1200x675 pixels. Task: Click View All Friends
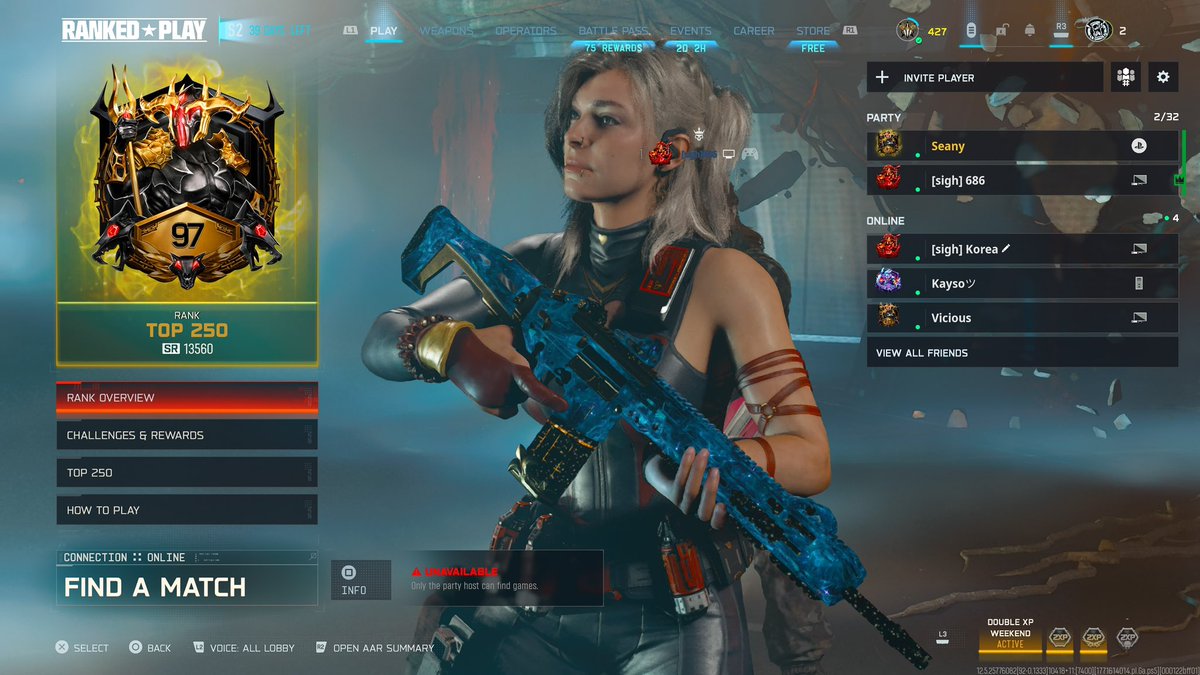tap(1022, 353)
